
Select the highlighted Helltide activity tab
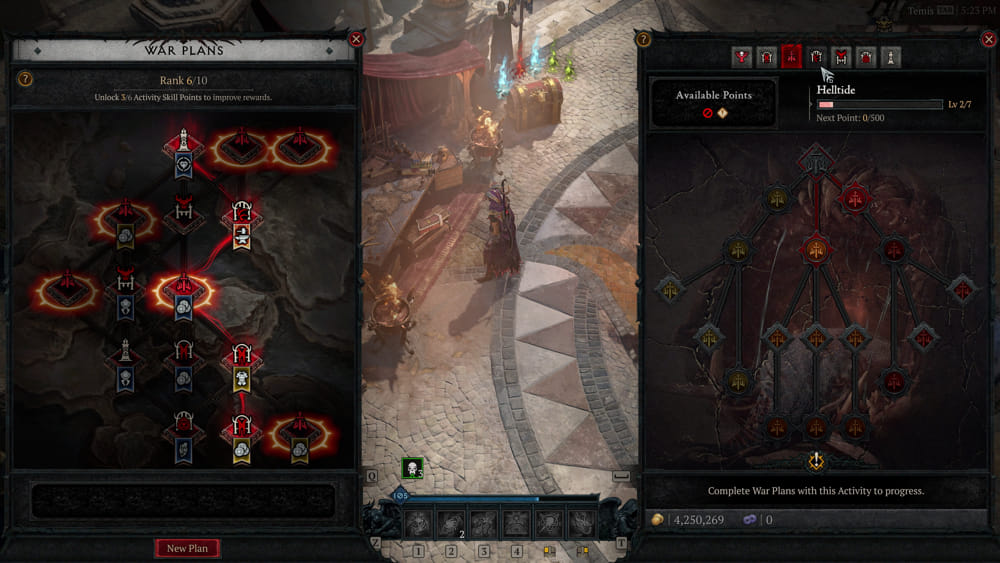tap(791, 57)
